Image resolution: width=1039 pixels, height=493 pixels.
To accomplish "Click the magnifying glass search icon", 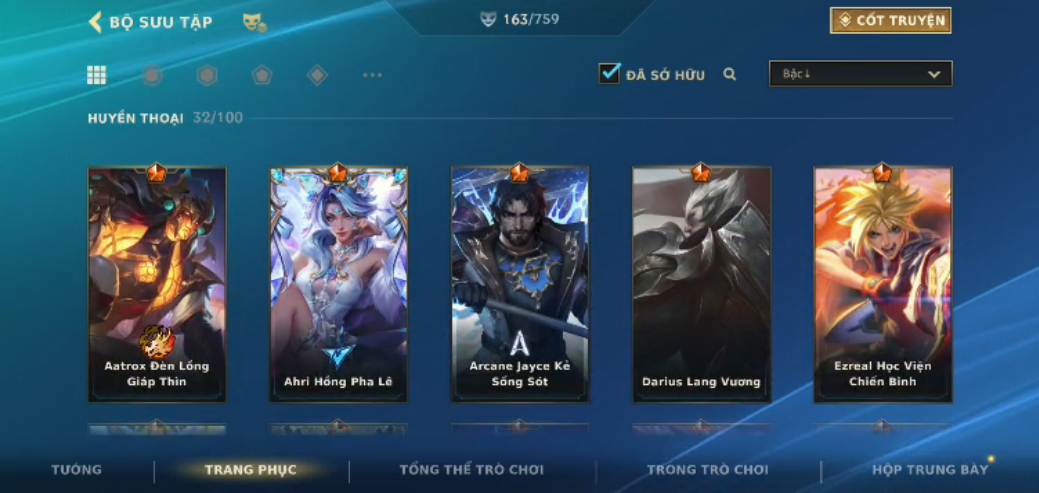I will (x=730, y=74).
